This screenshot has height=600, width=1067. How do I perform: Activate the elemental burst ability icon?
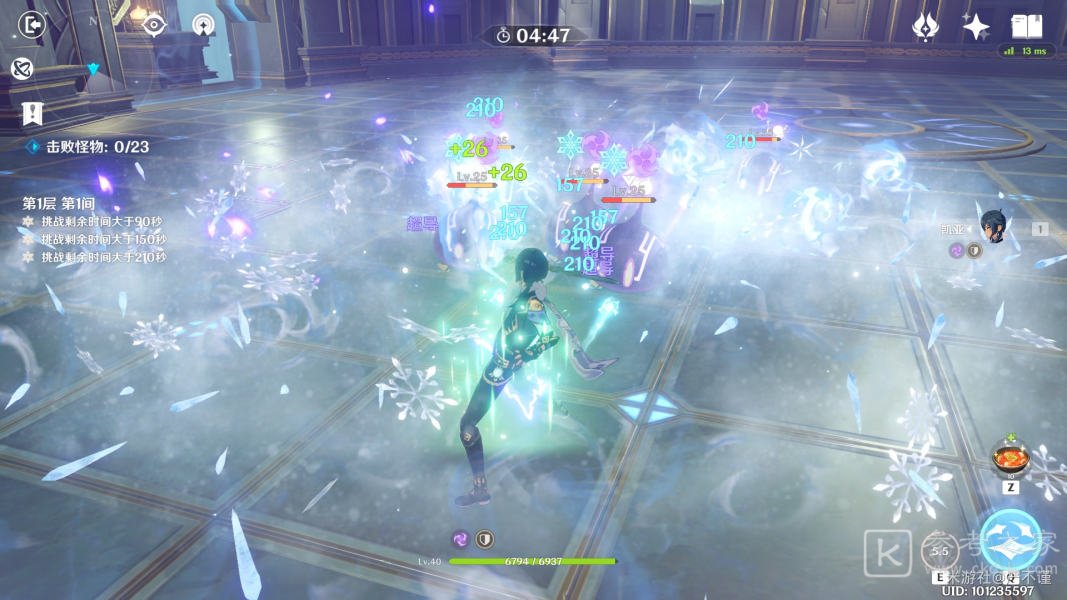tap(1011, 540)
